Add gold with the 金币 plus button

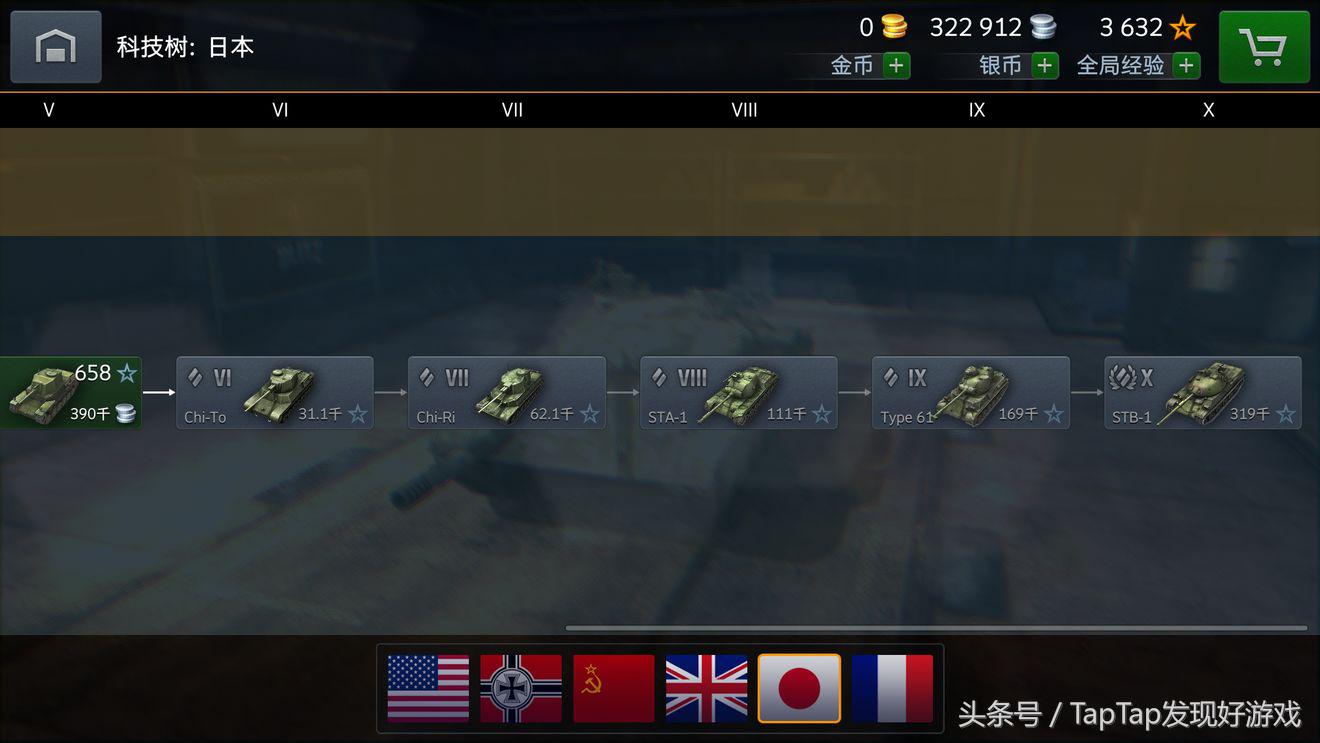click(896, 66)
